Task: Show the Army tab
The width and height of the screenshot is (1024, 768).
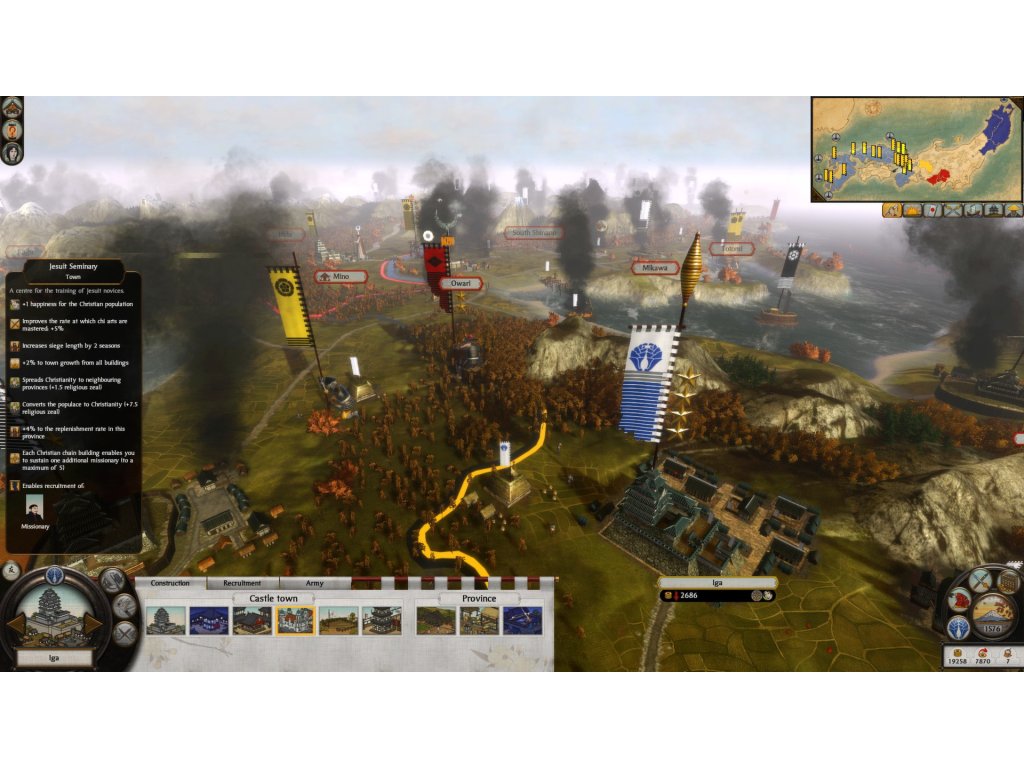Action: 314,583
